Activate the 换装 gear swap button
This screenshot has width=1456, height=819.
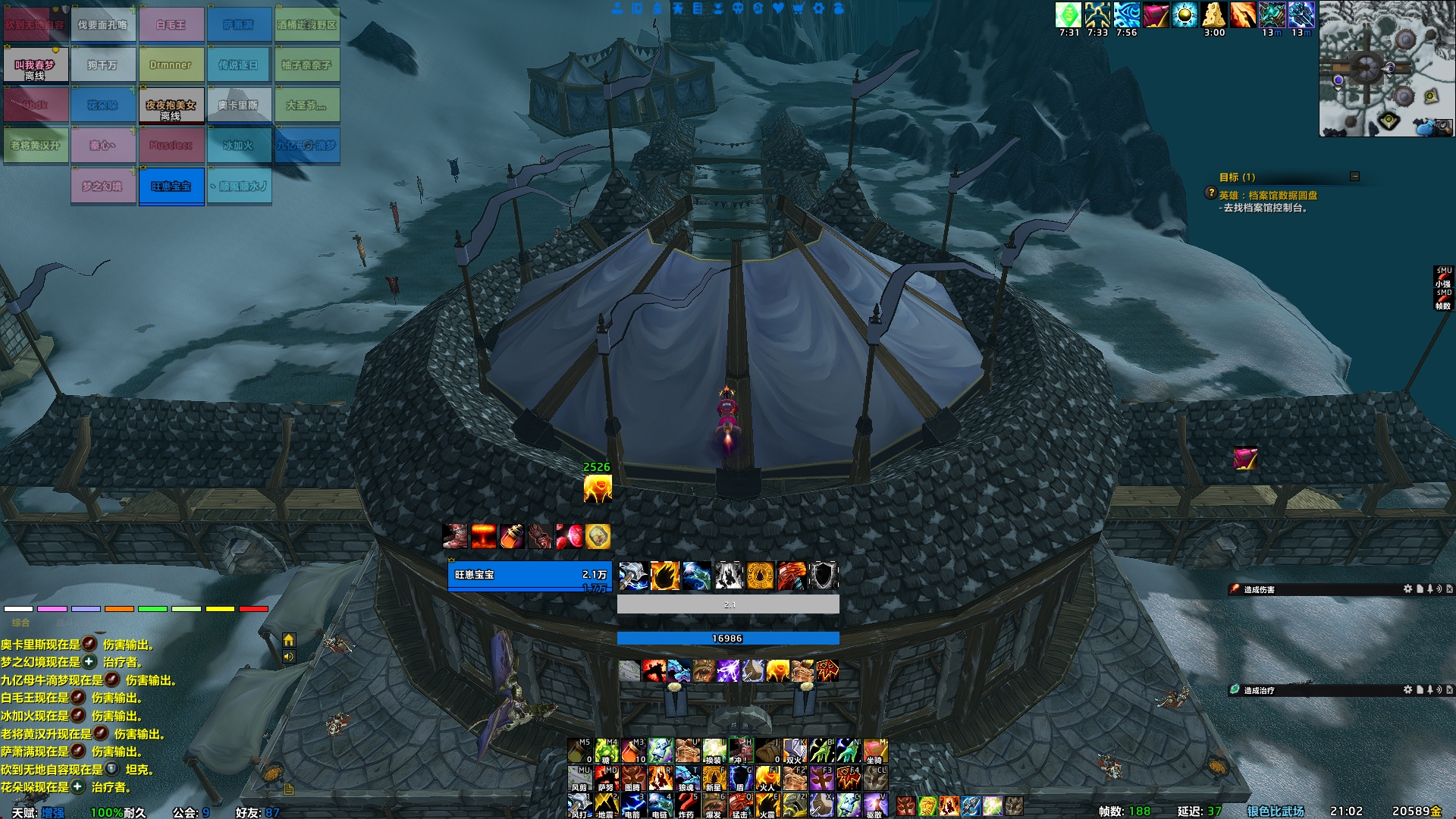pyautogui.click(x=714, y=751)
